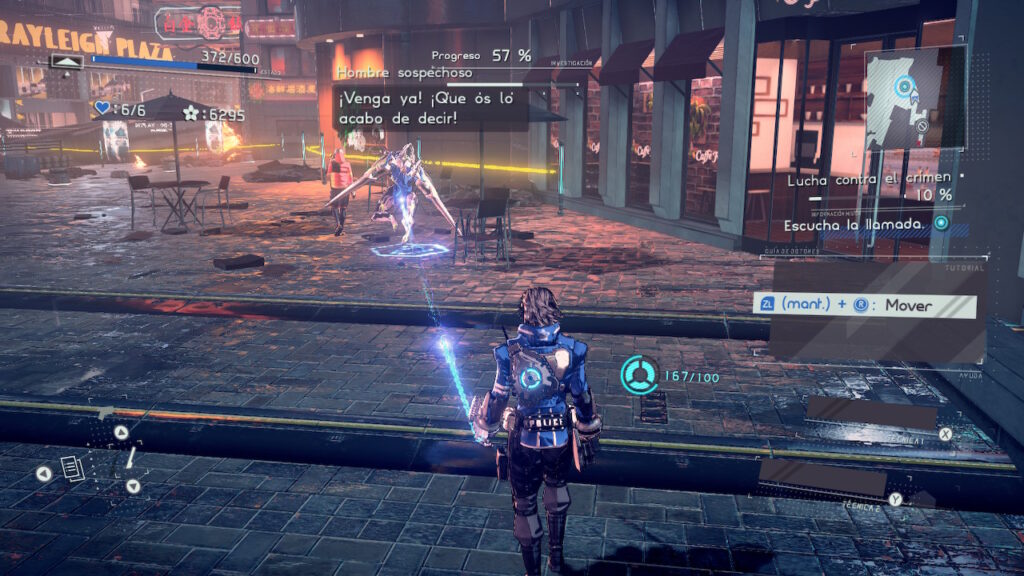1024x576 pixels.
Task: Select the Técnica 2 skill slot
Action: pyautogui.click(x=822, y=477)
